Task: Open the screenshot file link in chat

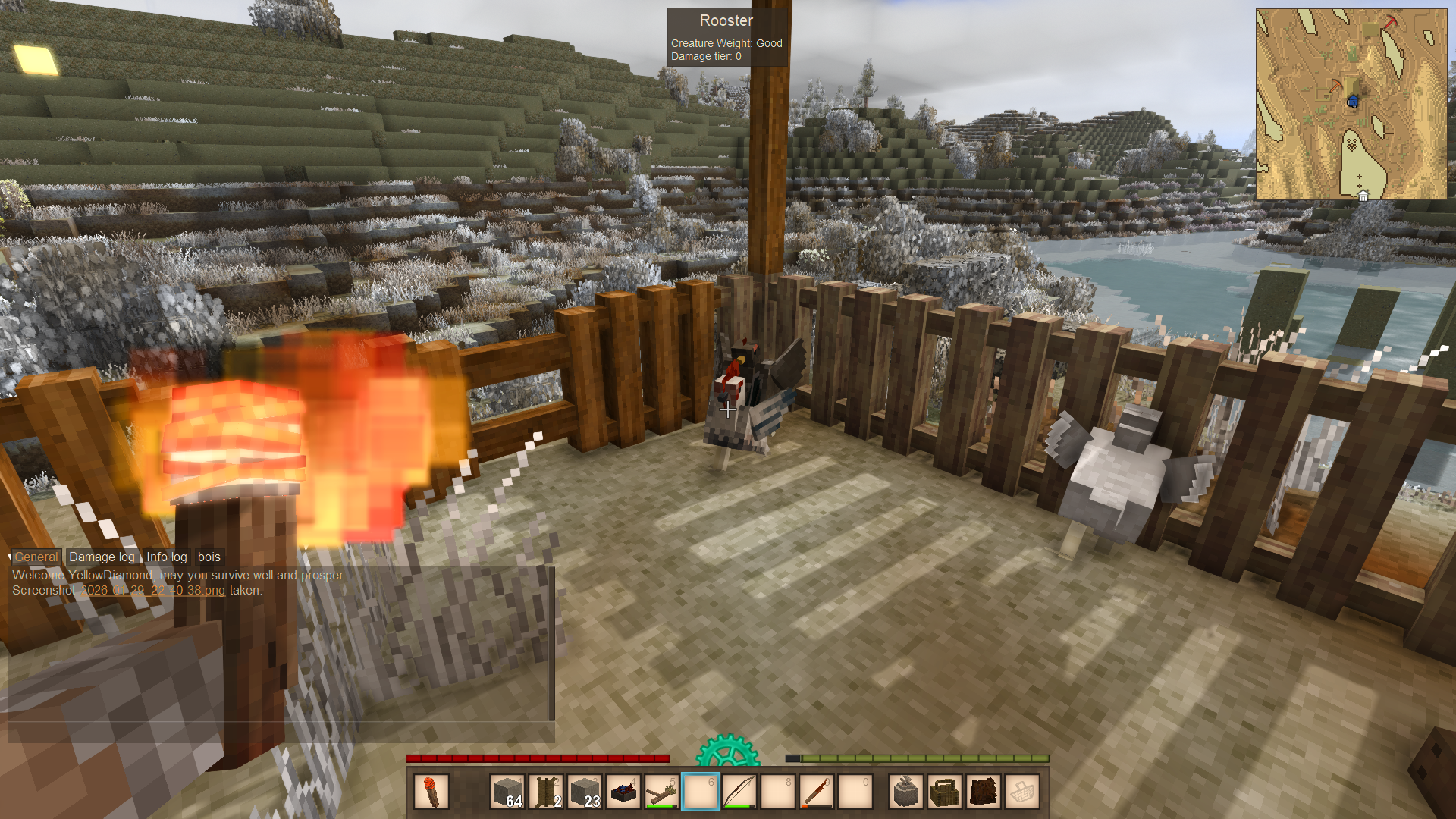Action: click(152, 590)
